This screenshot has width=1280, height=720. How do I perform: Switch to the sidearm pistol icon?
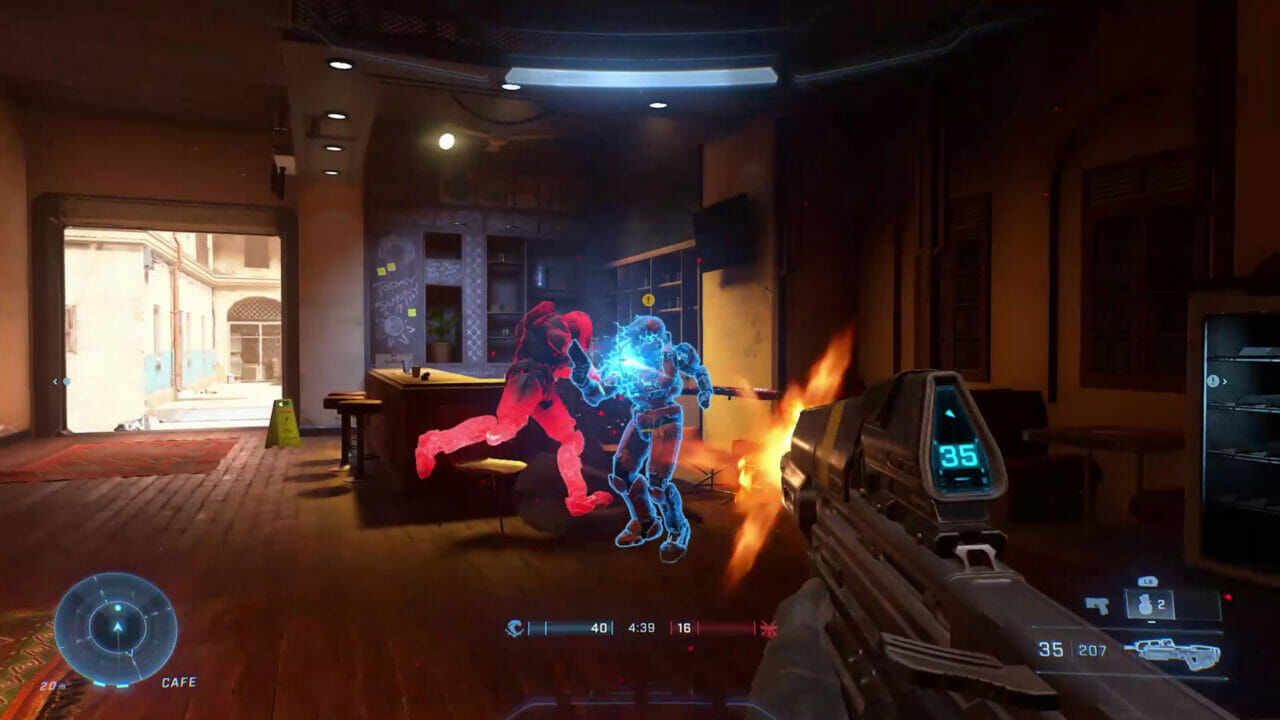pyautogui.click(x=1097, y=605)
